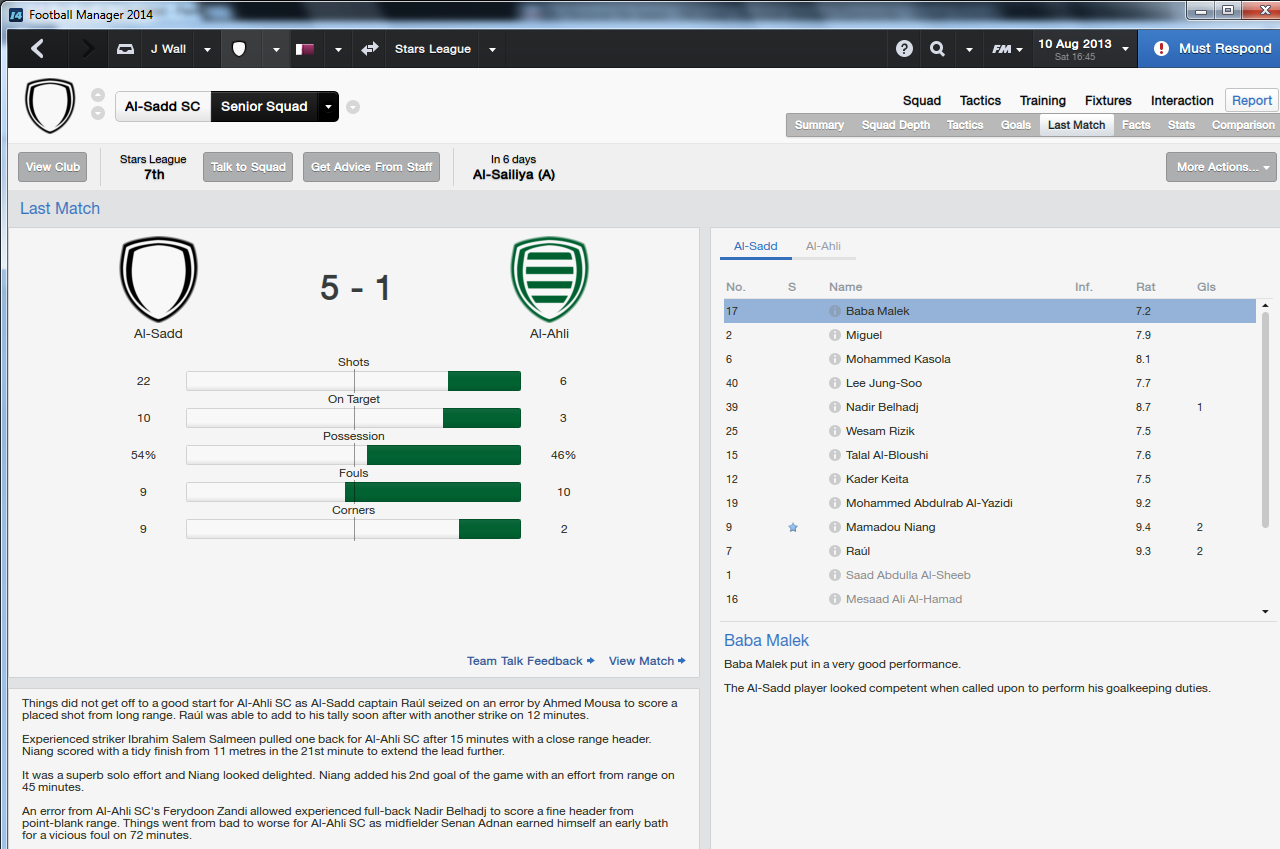Open the Squad Depth tab
Image resolution: width=1280 pixels, height=849 pixels.
click(x=896, y=125)
